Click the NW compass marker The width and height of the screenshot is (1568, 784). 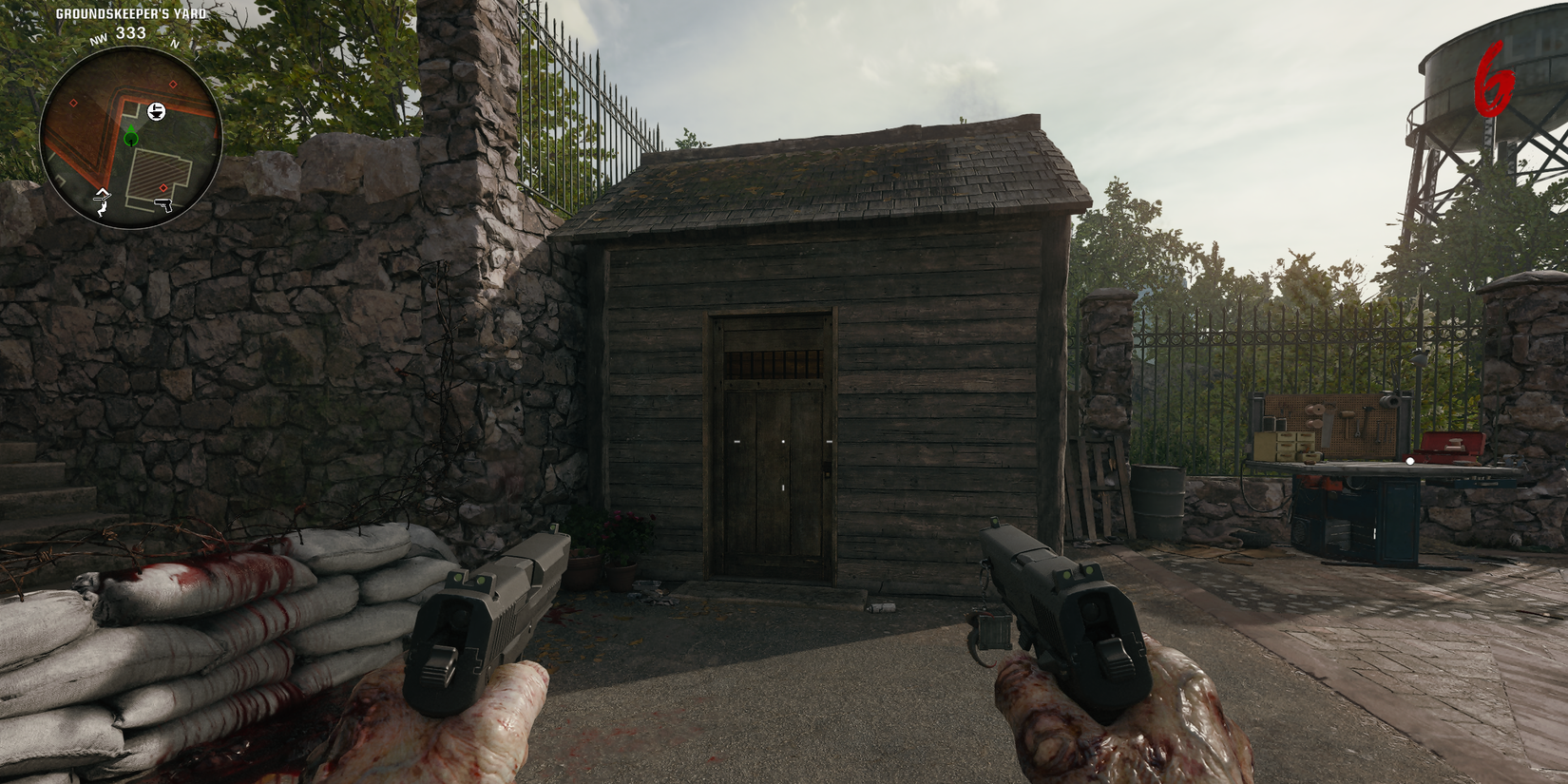click(x=98, y=40)
